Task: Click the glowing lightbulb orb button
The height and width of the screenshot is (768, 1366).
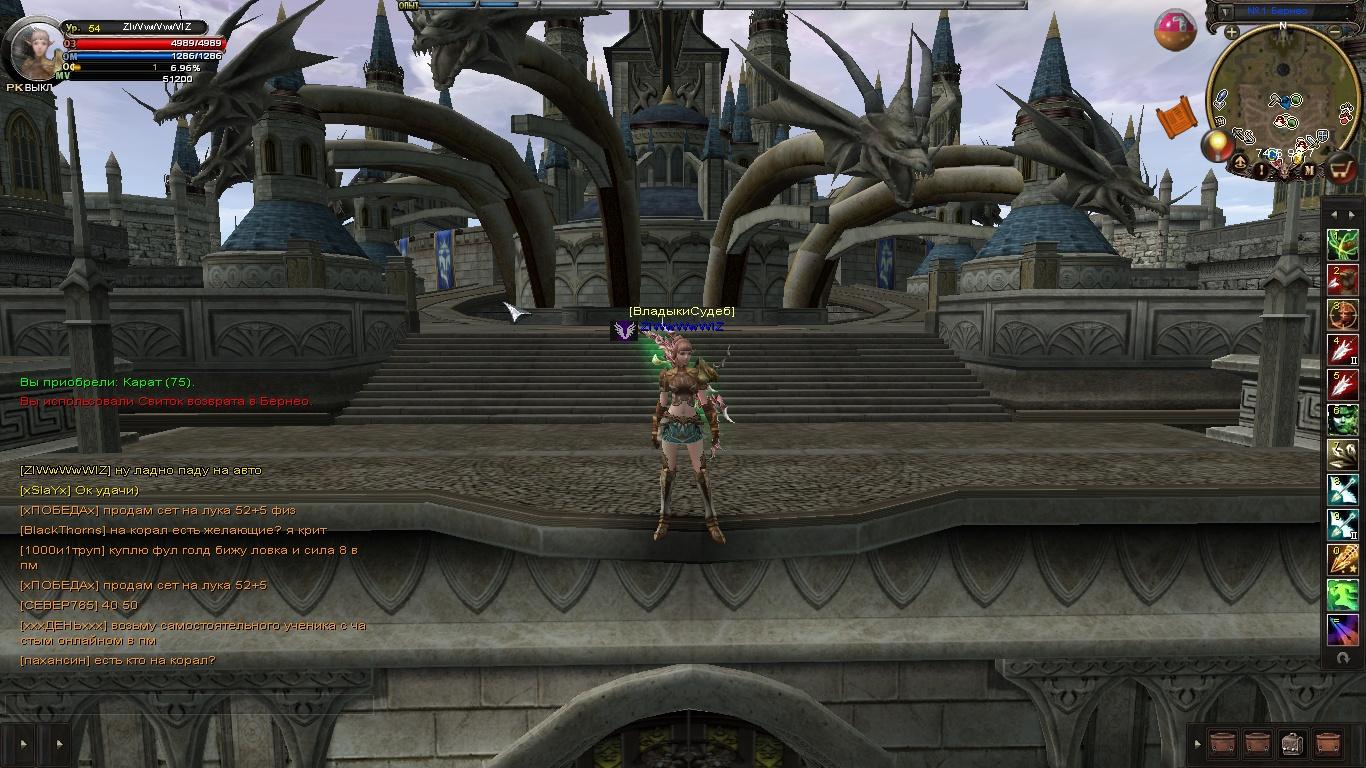Action: (1217, 146)
